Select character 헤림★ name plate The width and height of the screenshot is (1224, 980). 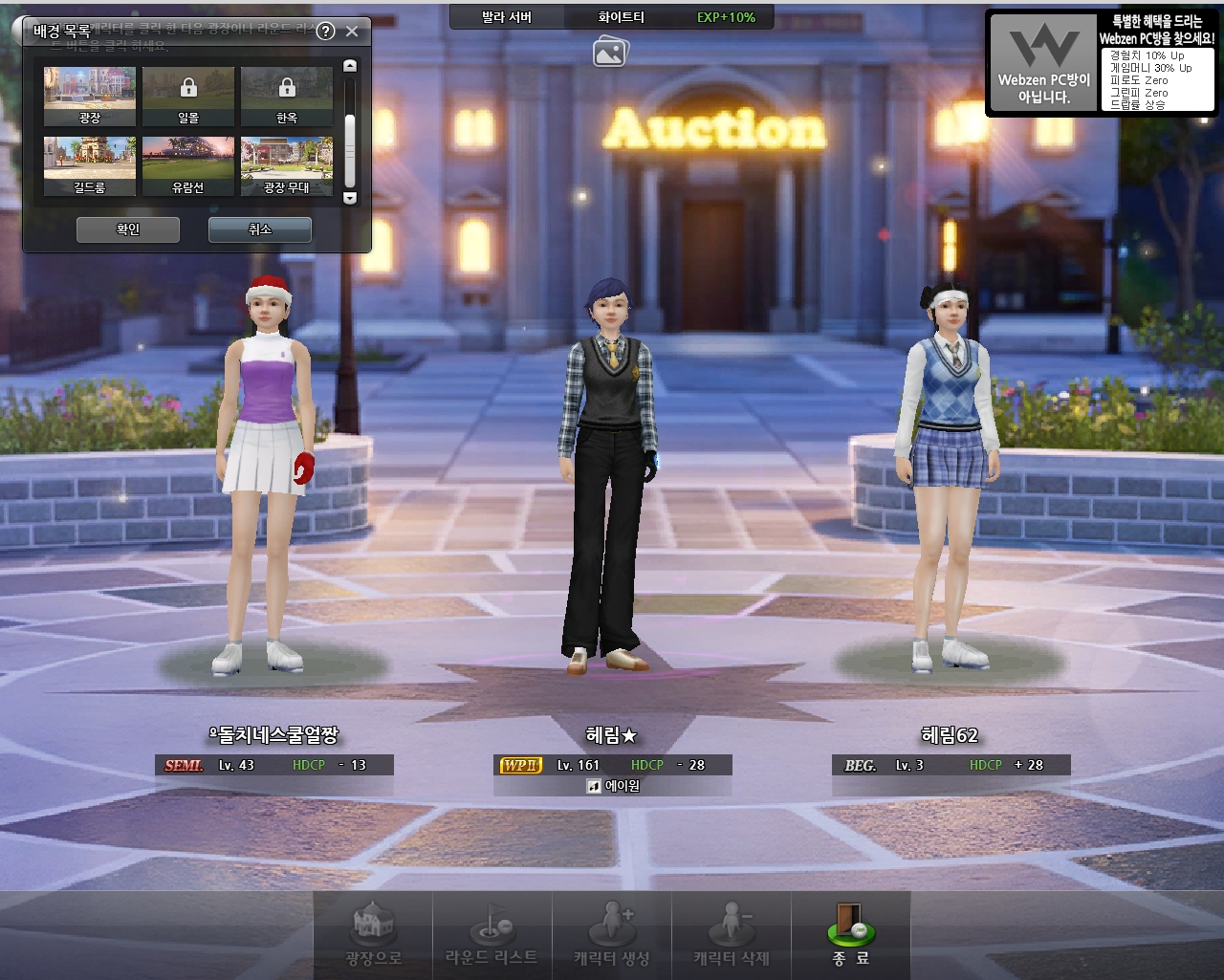612,735
